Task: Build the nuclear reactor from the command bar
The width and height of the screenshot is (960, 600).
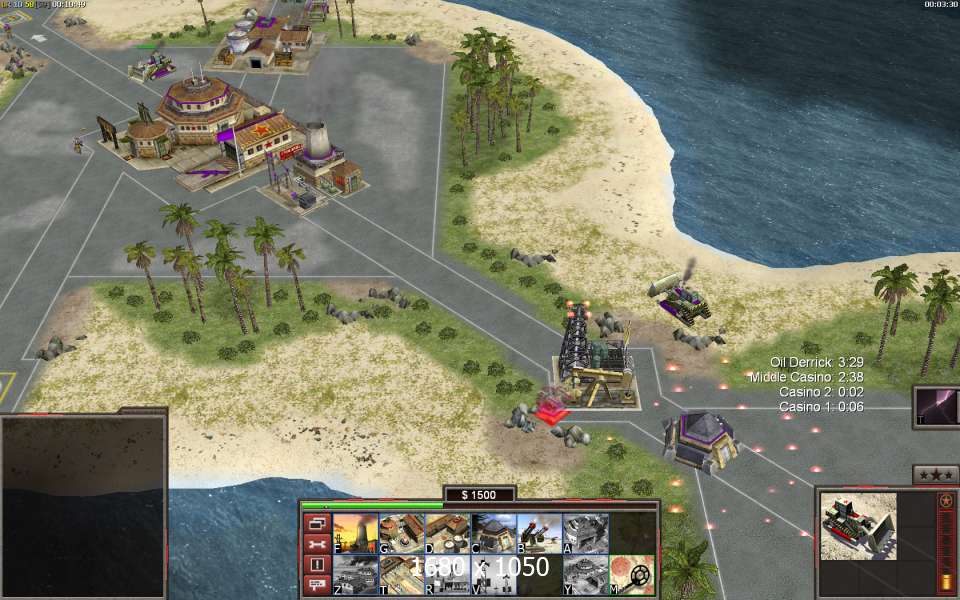Action: [354, 533]
